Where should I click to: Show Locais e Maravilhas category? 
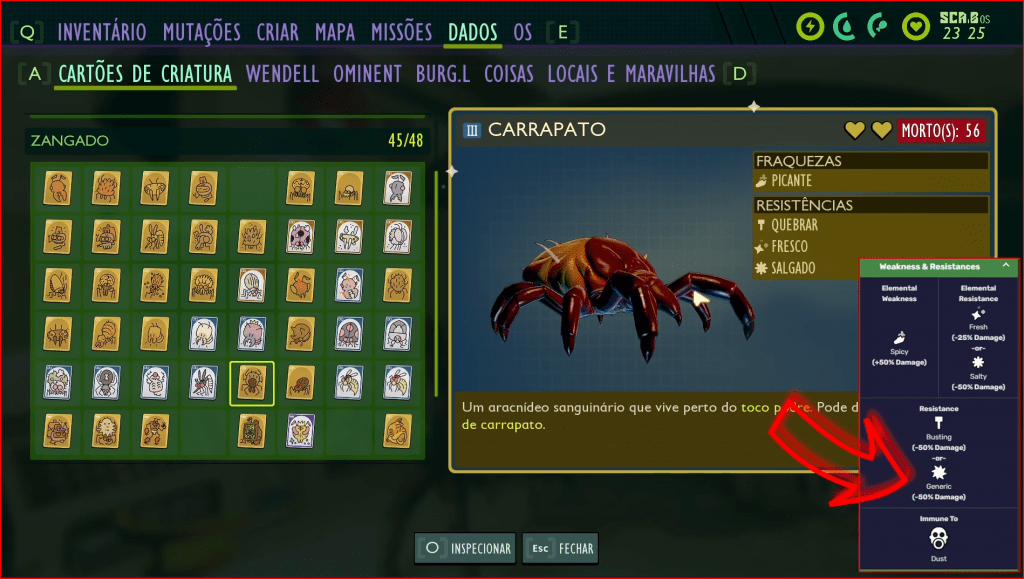(630, 74)
